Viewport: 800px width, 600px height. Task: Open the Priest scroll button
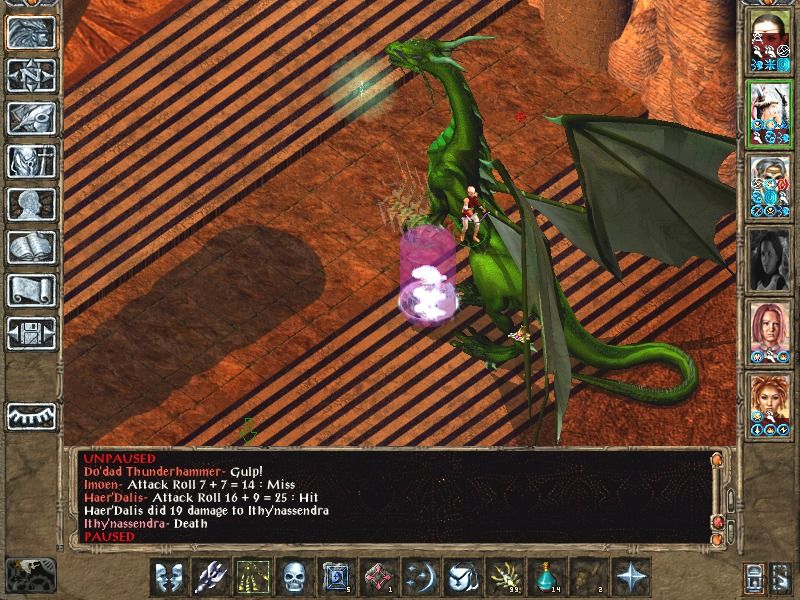[31, 290]
